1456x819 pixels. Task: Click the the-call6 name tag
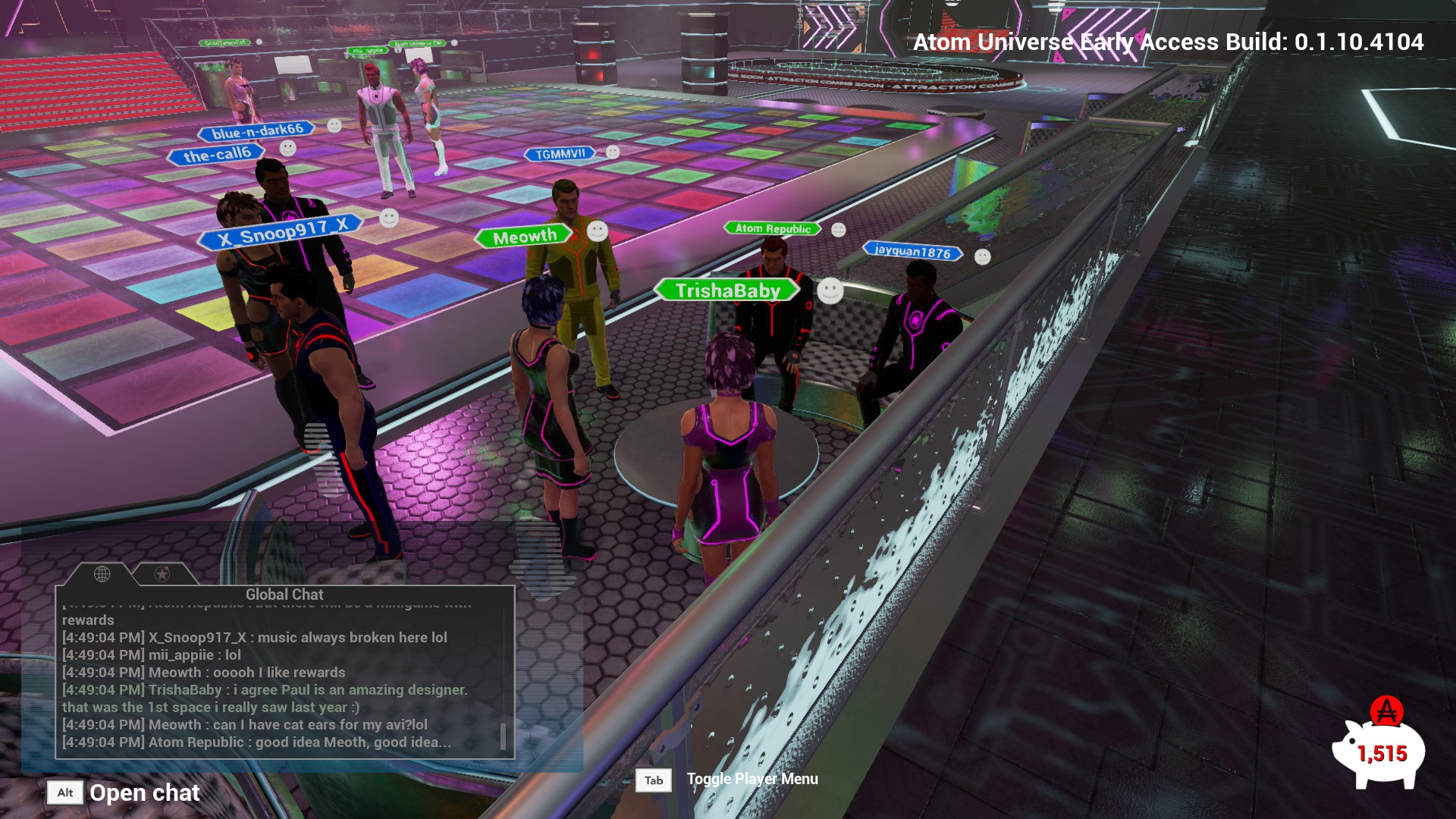[x=217, y=155]
